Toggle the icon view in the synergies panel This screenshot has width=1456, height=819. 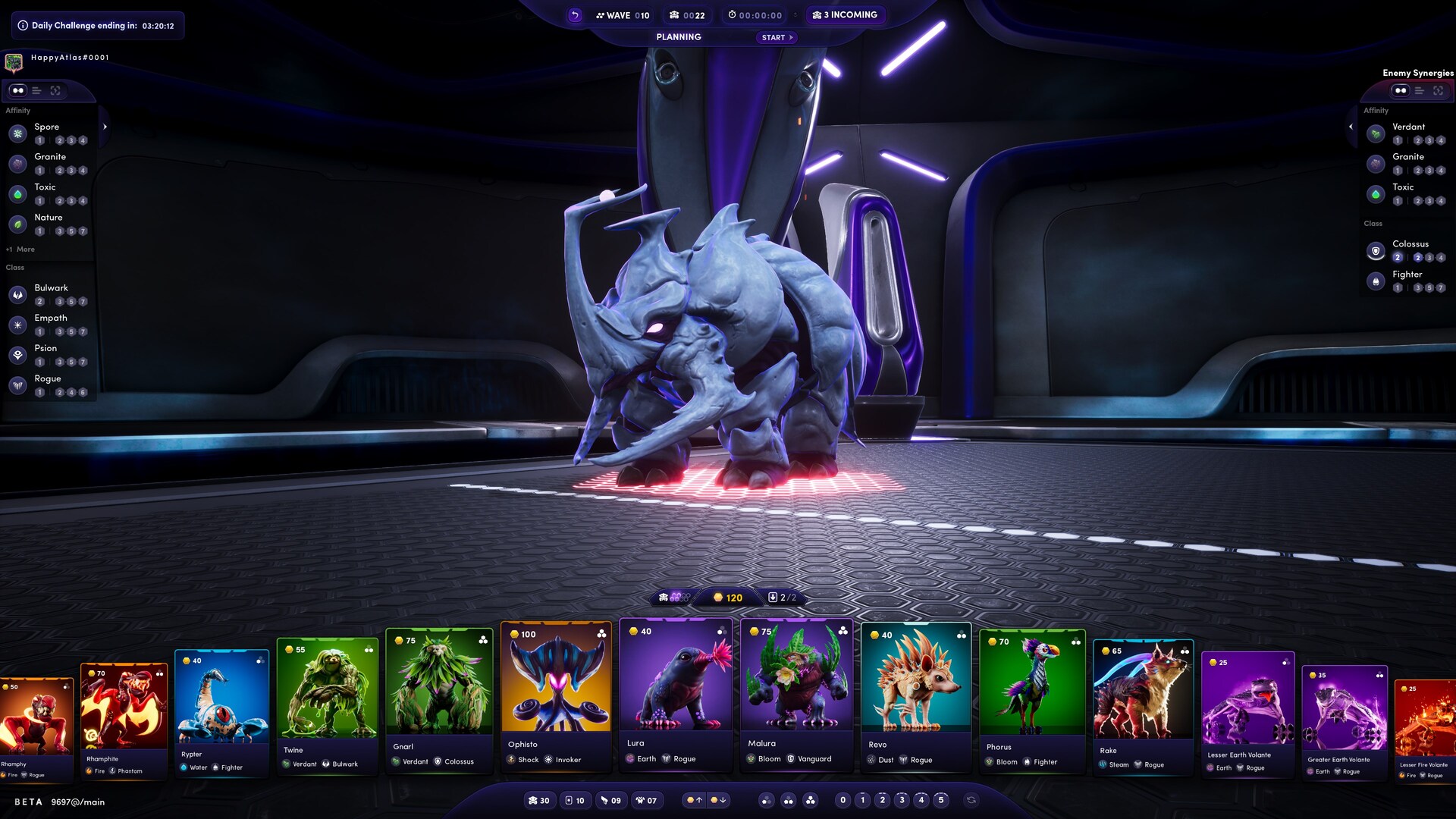[17, 91]
